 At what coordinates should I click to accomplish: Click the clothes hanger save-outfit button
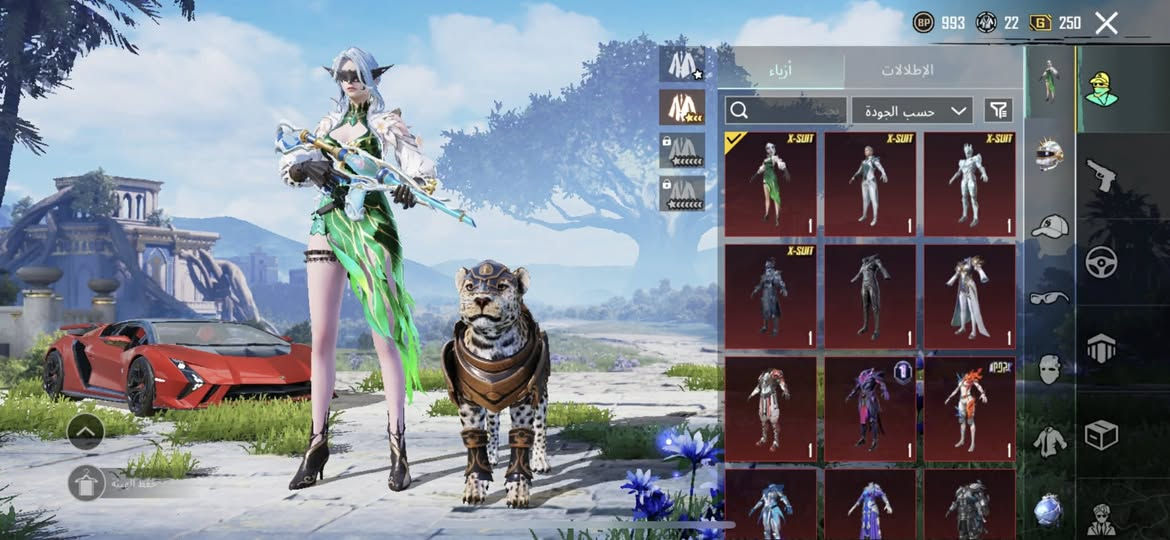point(86,483)
